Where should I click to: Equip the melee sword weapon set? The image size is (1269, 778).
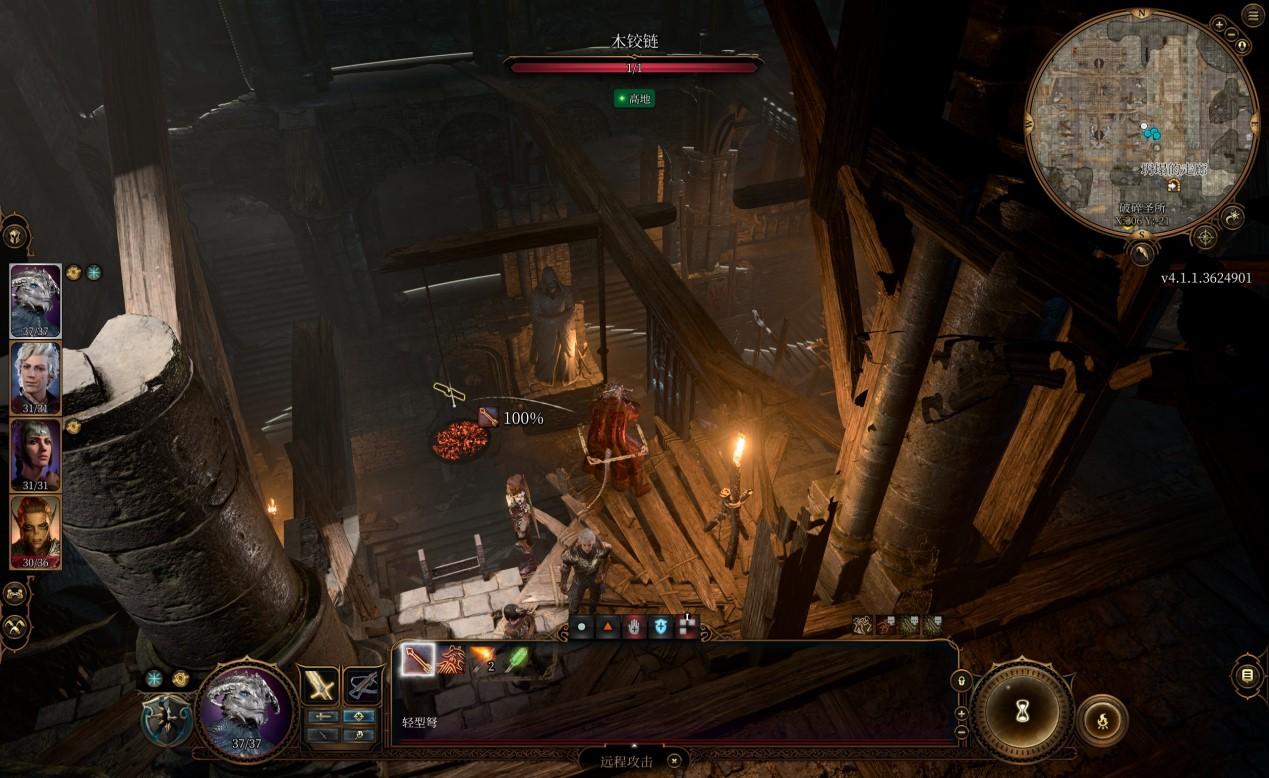[320, 685]
